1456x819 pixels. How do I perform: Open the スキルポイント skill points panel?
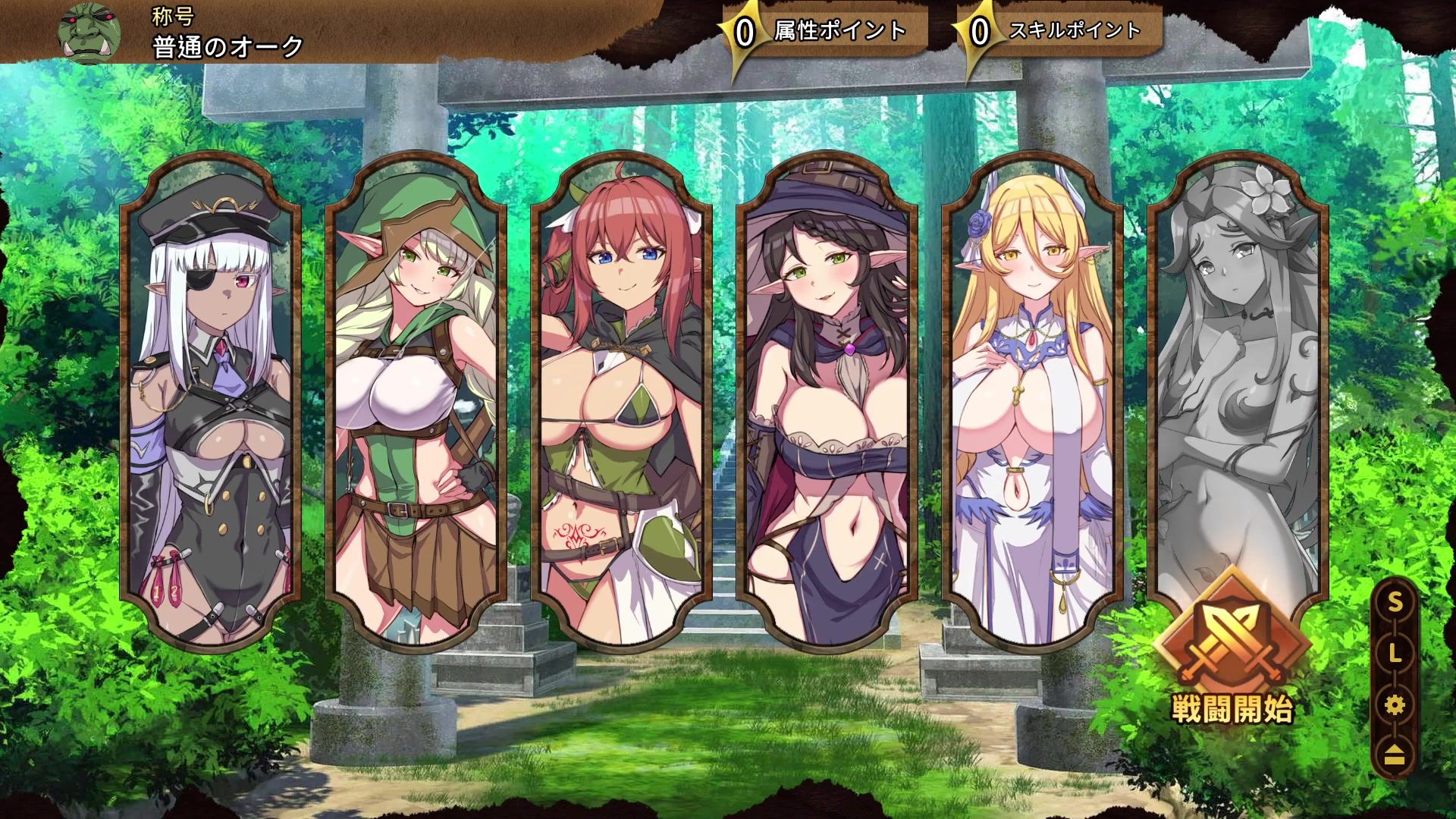point(1062,32)
